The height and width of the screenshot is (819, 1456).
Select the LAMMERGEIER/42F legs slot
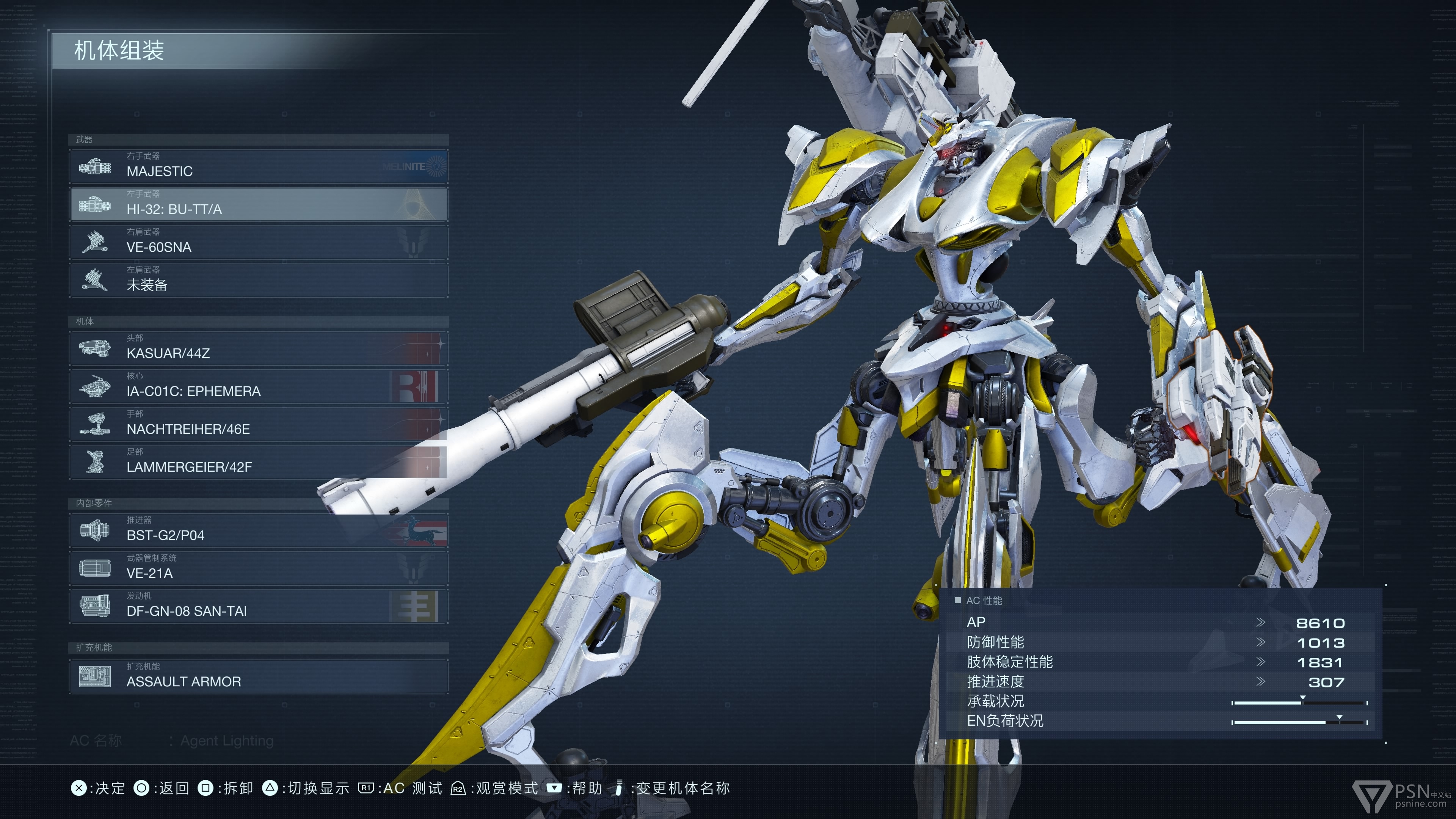(258, 462)
